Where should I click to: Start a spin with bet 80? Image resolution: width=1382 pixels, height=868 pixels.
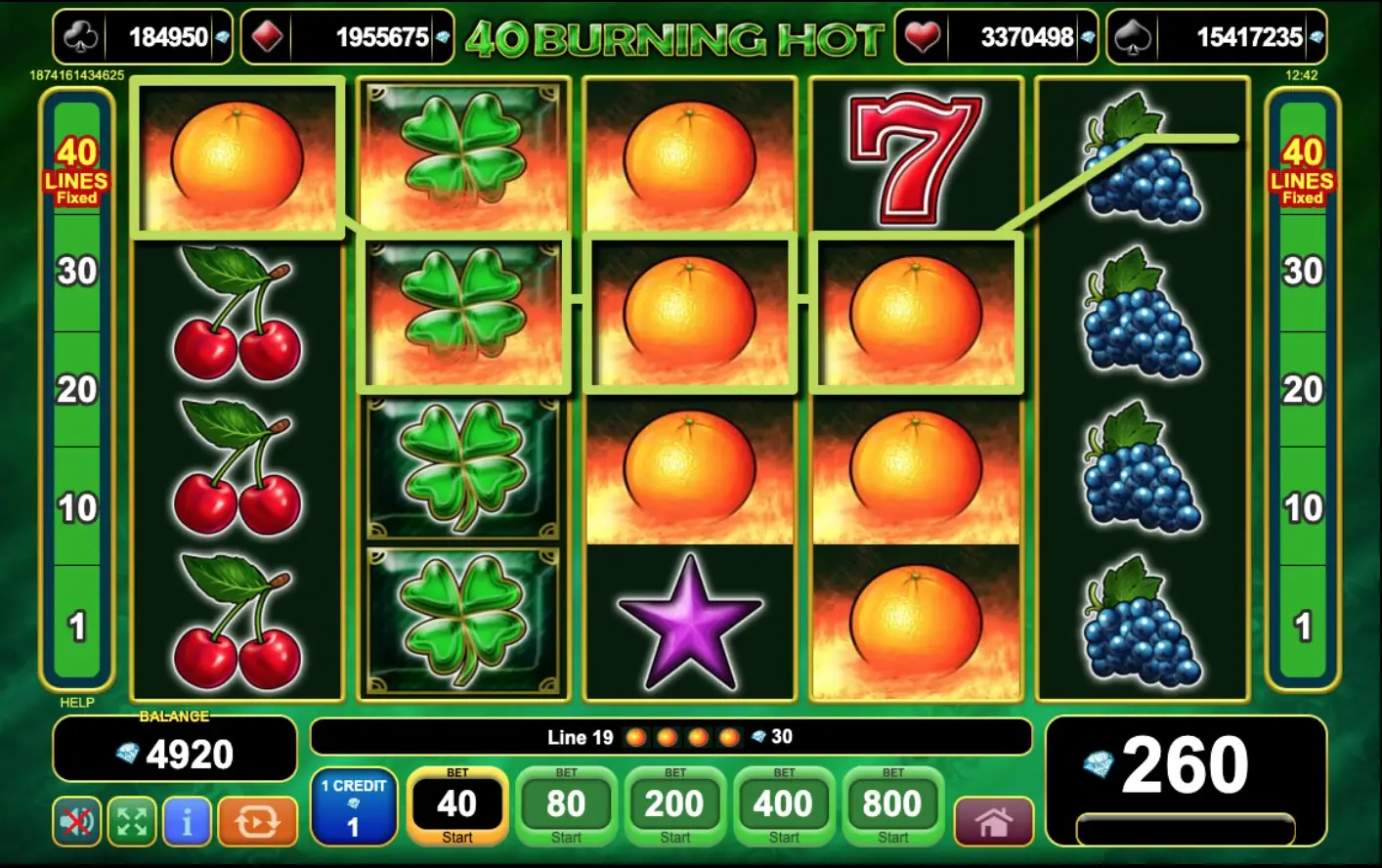click(x=566, y=806)
